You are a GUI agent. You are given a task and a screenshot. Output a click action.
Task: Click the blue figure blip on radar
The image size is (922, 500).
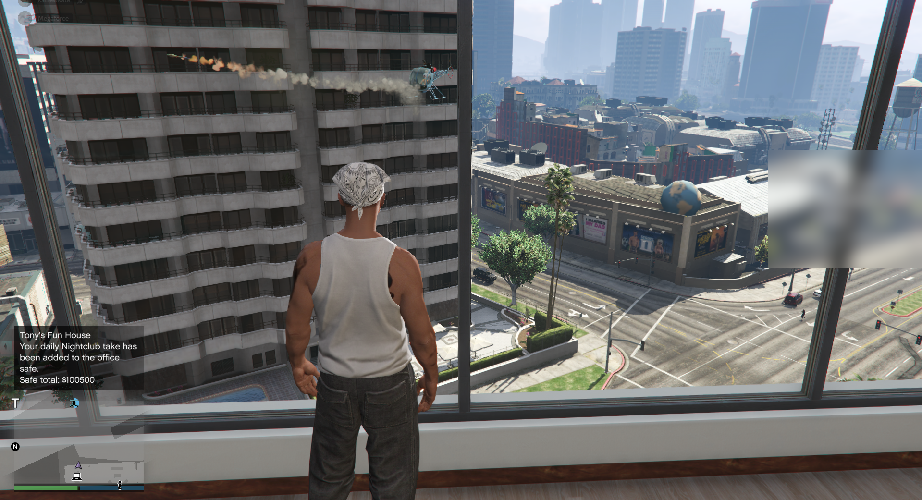point(74,403)
